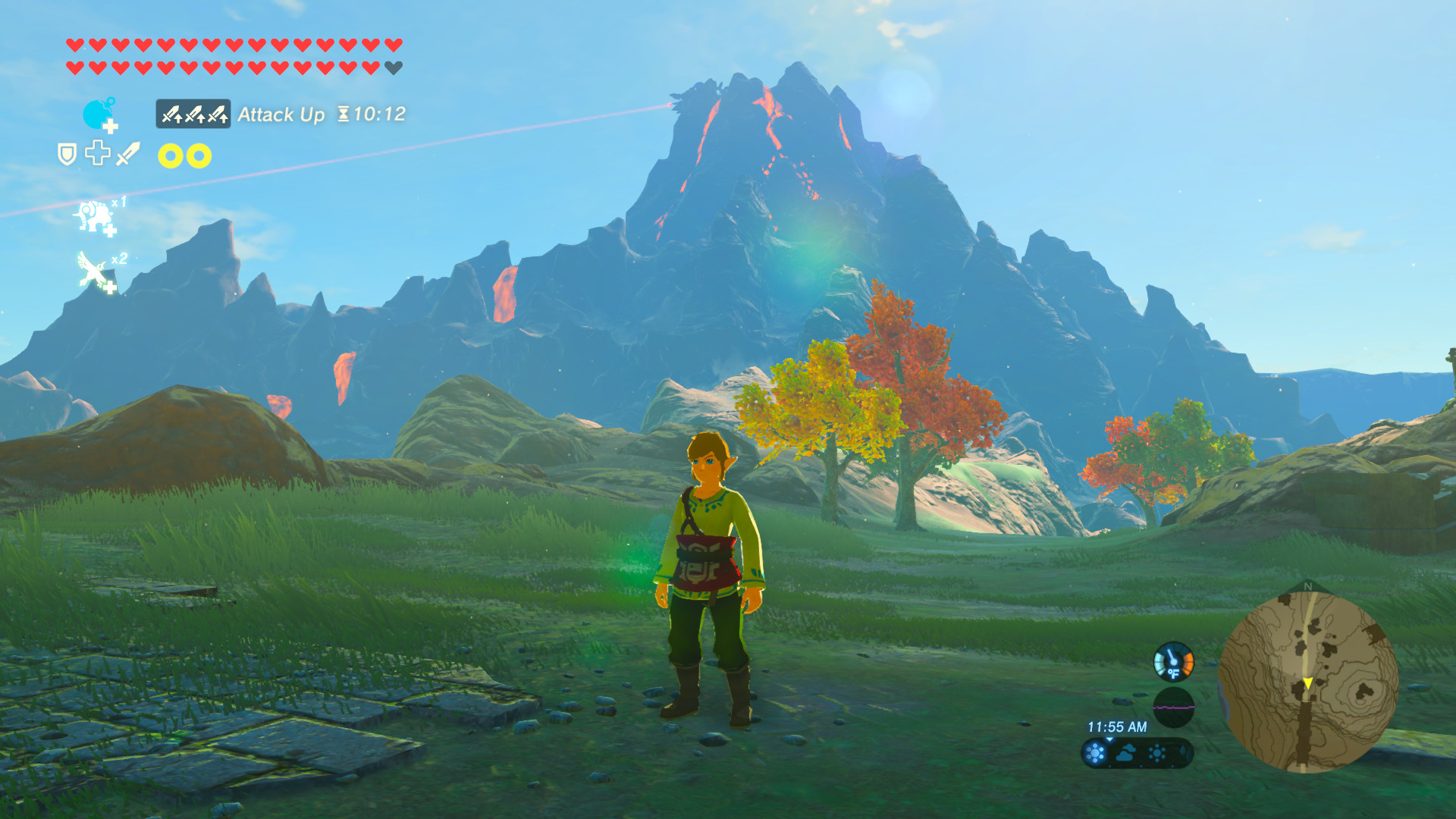Viewport: 1456px width, 819px height.
Task: Click the 11:55 AM time display
Action: point(1117,725)
